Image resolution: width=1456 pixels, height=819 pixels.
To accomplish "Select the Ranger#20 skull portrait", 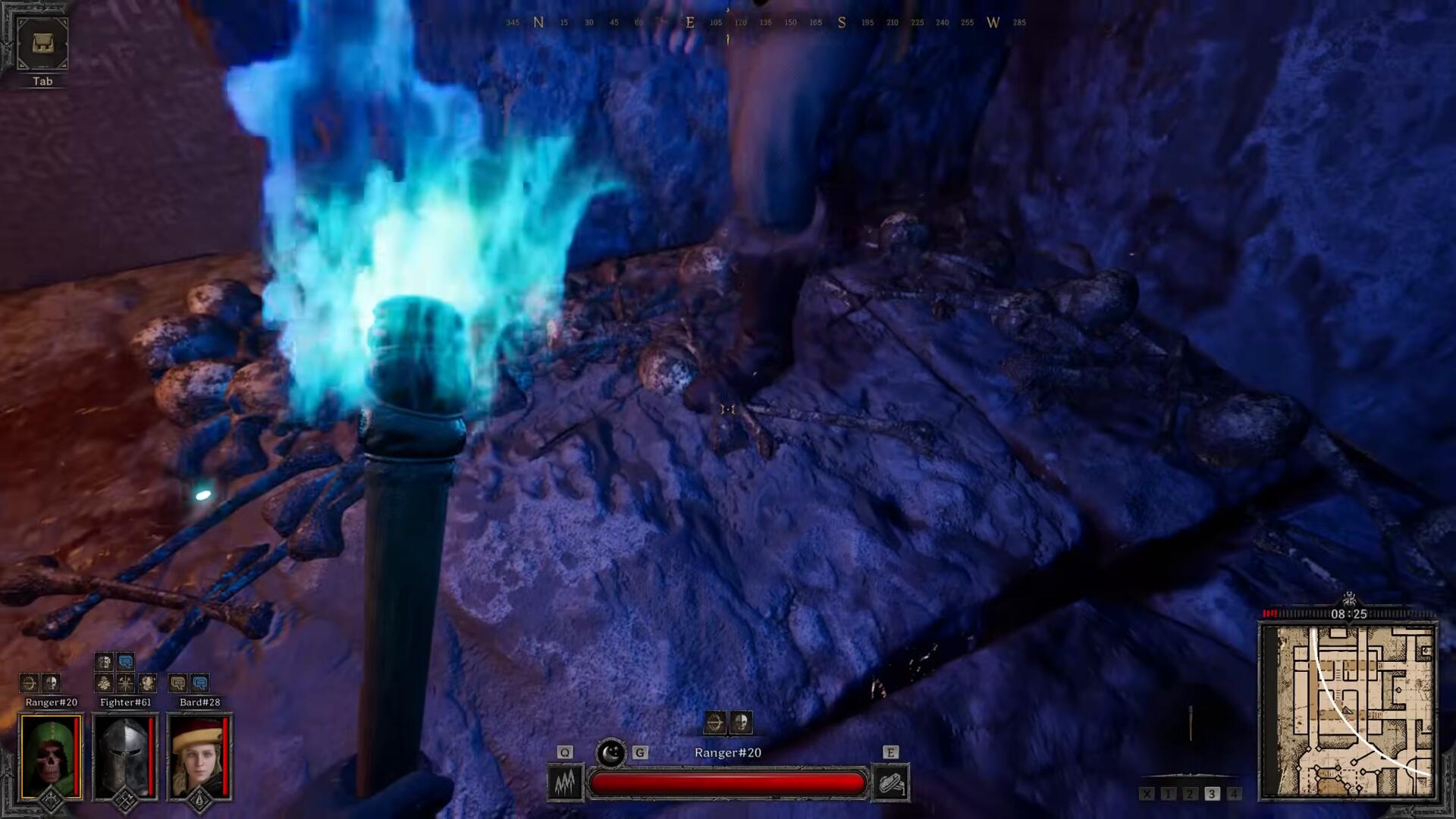I will [x=51, y=757].
